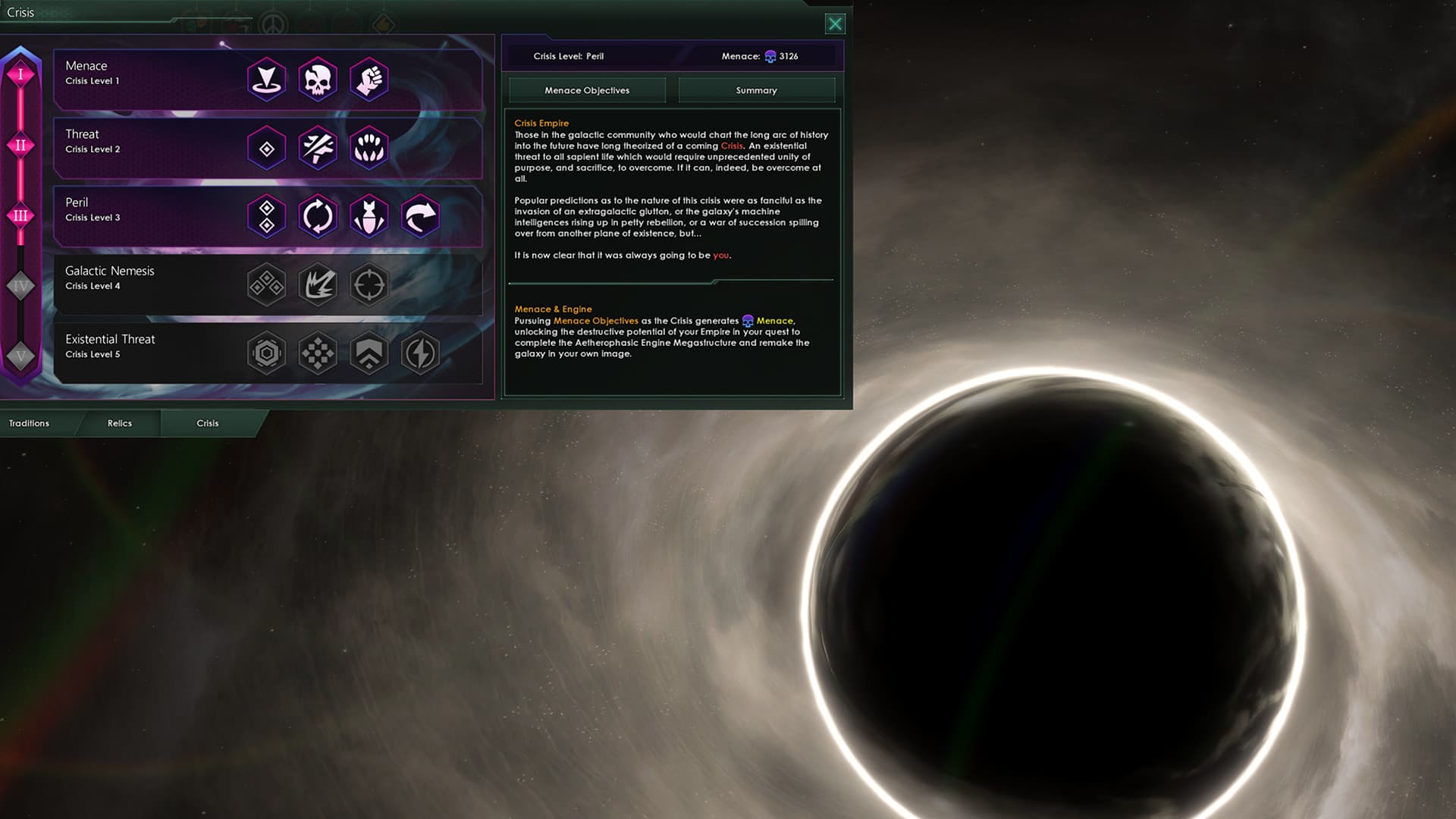Click the lightning bolt icon under Existential Threat

pos(421,353)
